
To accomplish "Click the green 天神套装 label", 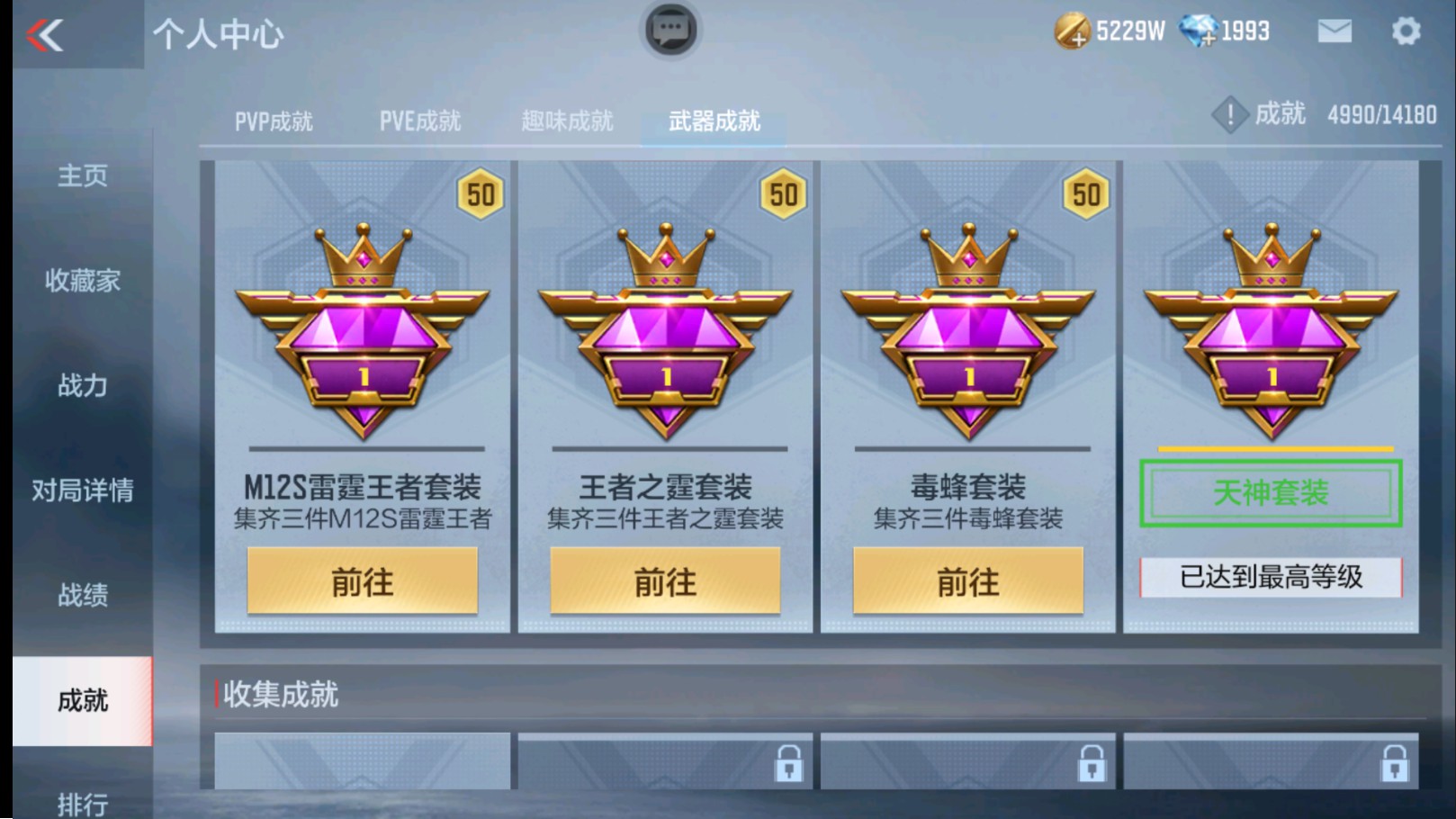I will [1270, 494].
